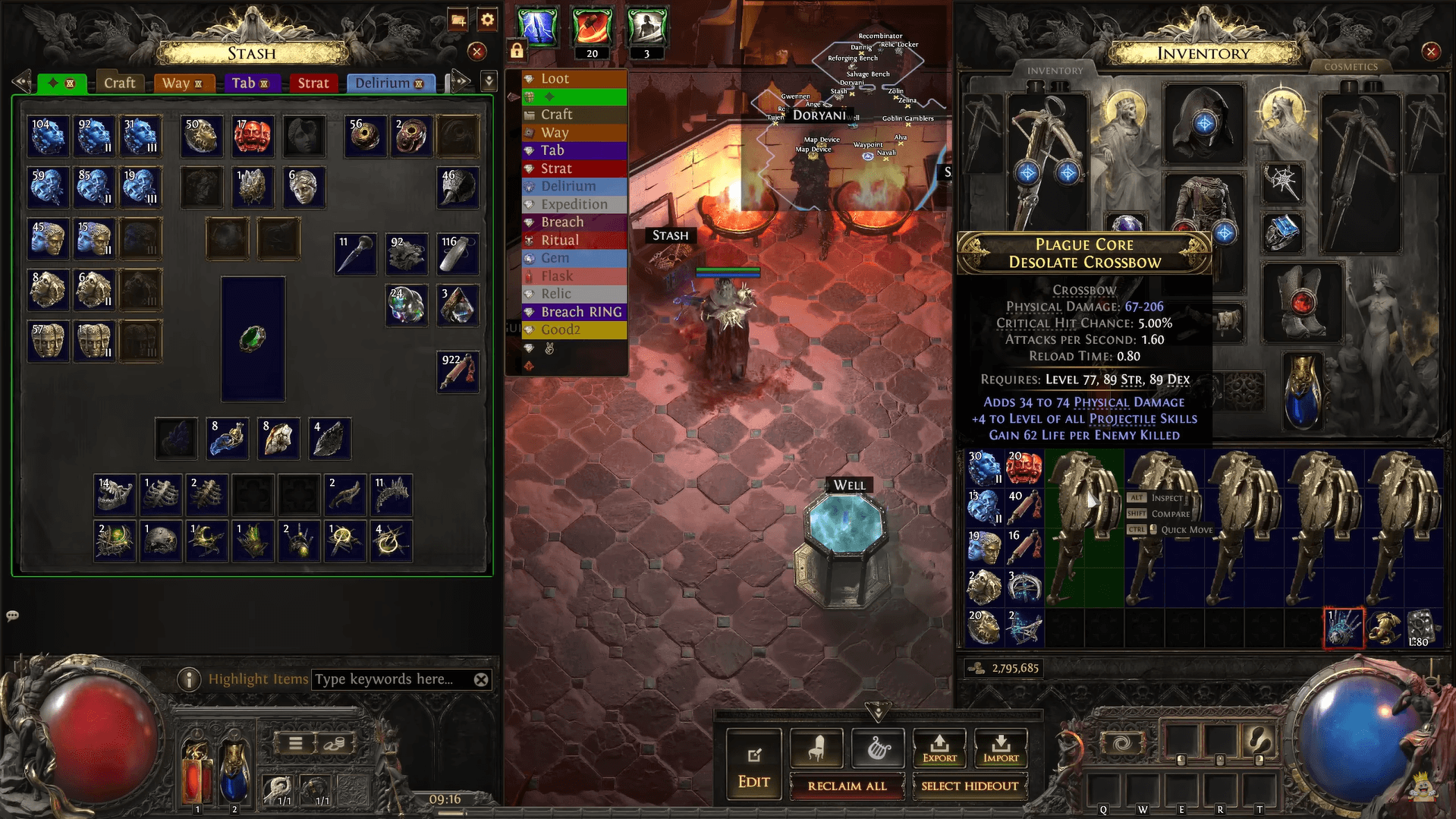Choose Expedition from the tab list

574,204
